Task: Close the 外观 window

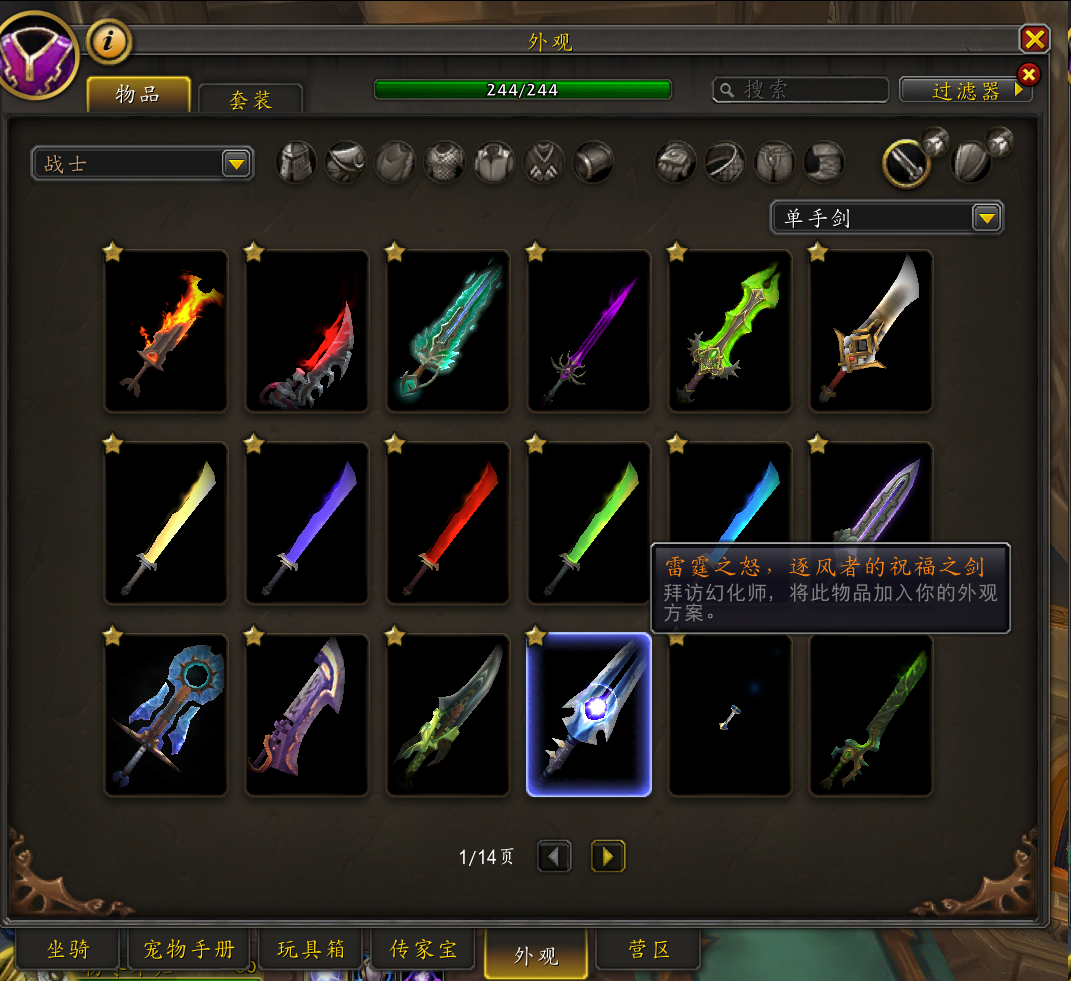Action: pos(1034,39)
